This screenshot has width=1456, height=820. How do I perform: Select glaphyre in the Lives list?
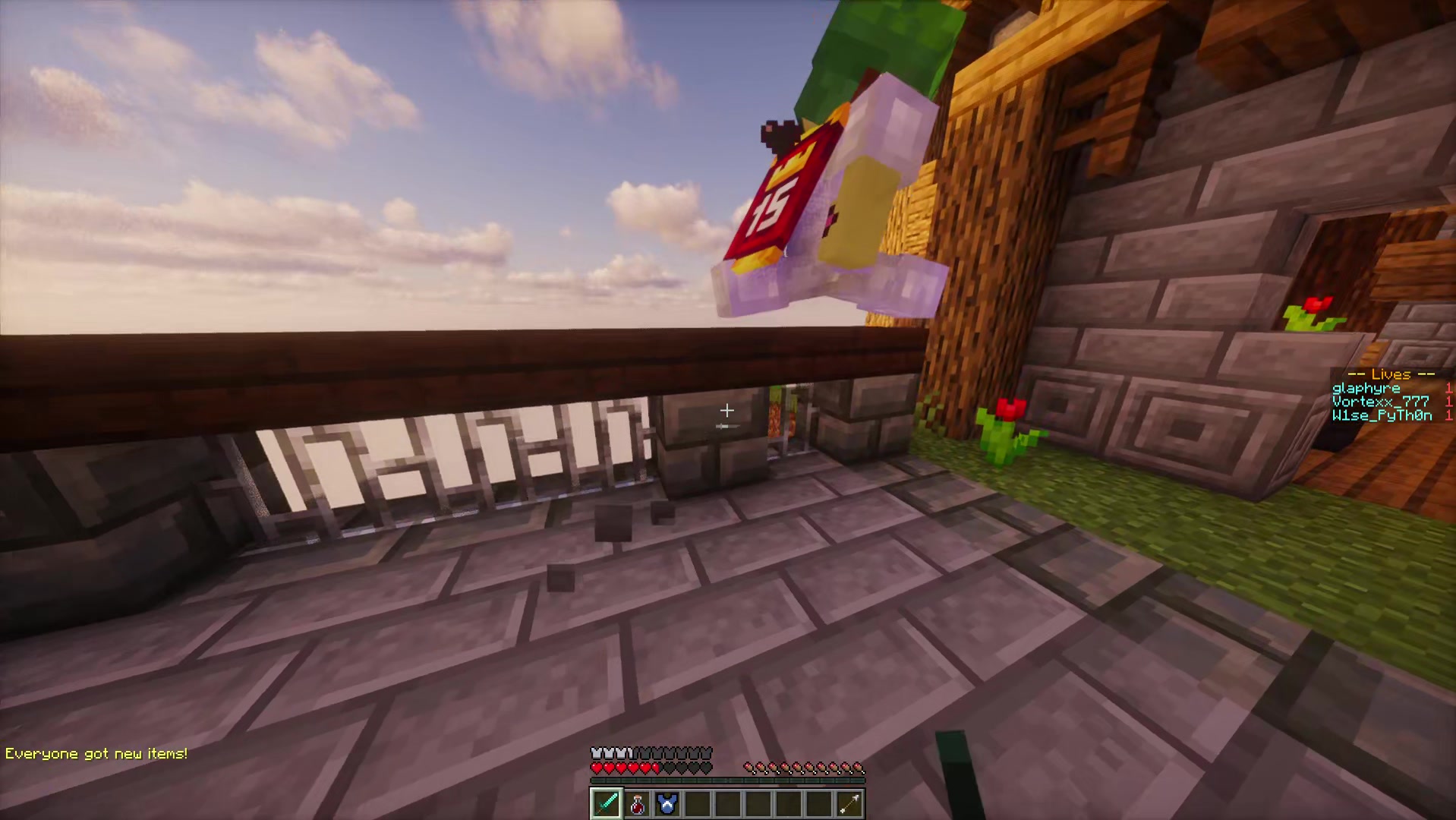click(1365, 388)
